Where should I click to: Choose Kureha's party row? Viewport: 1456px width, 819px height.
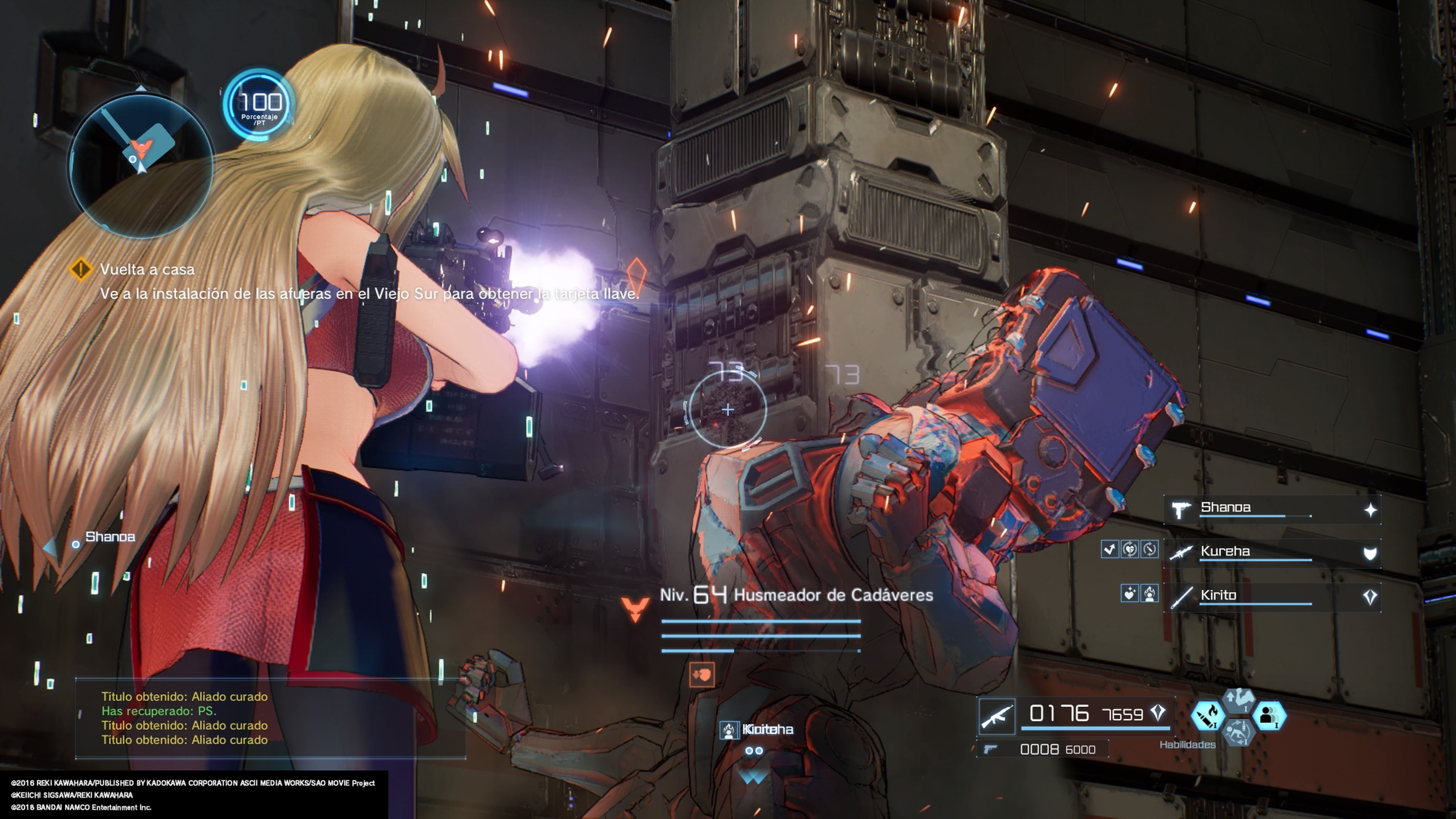pos(1272,552)
